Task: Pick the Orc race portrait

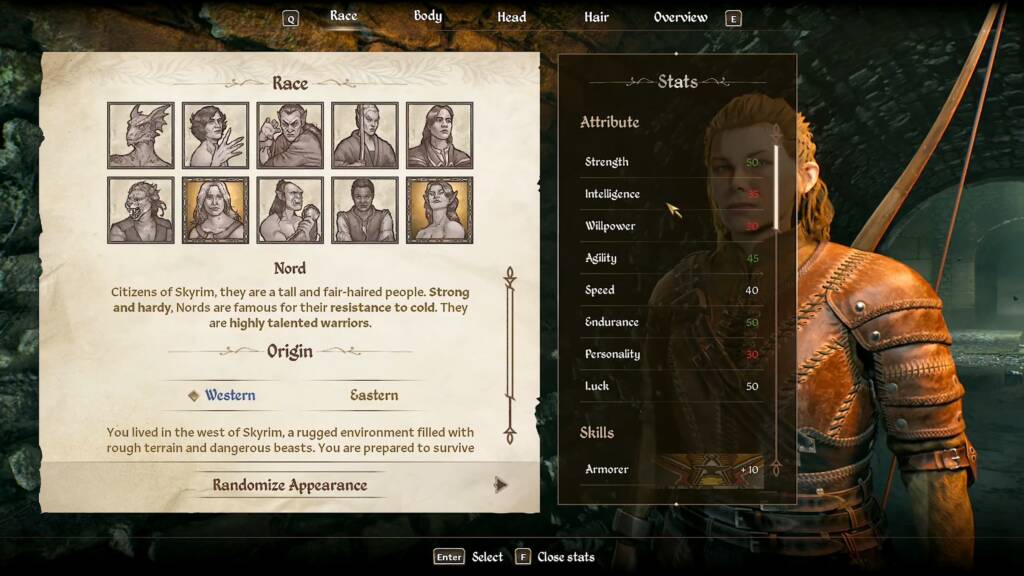Action: (290, 210)
